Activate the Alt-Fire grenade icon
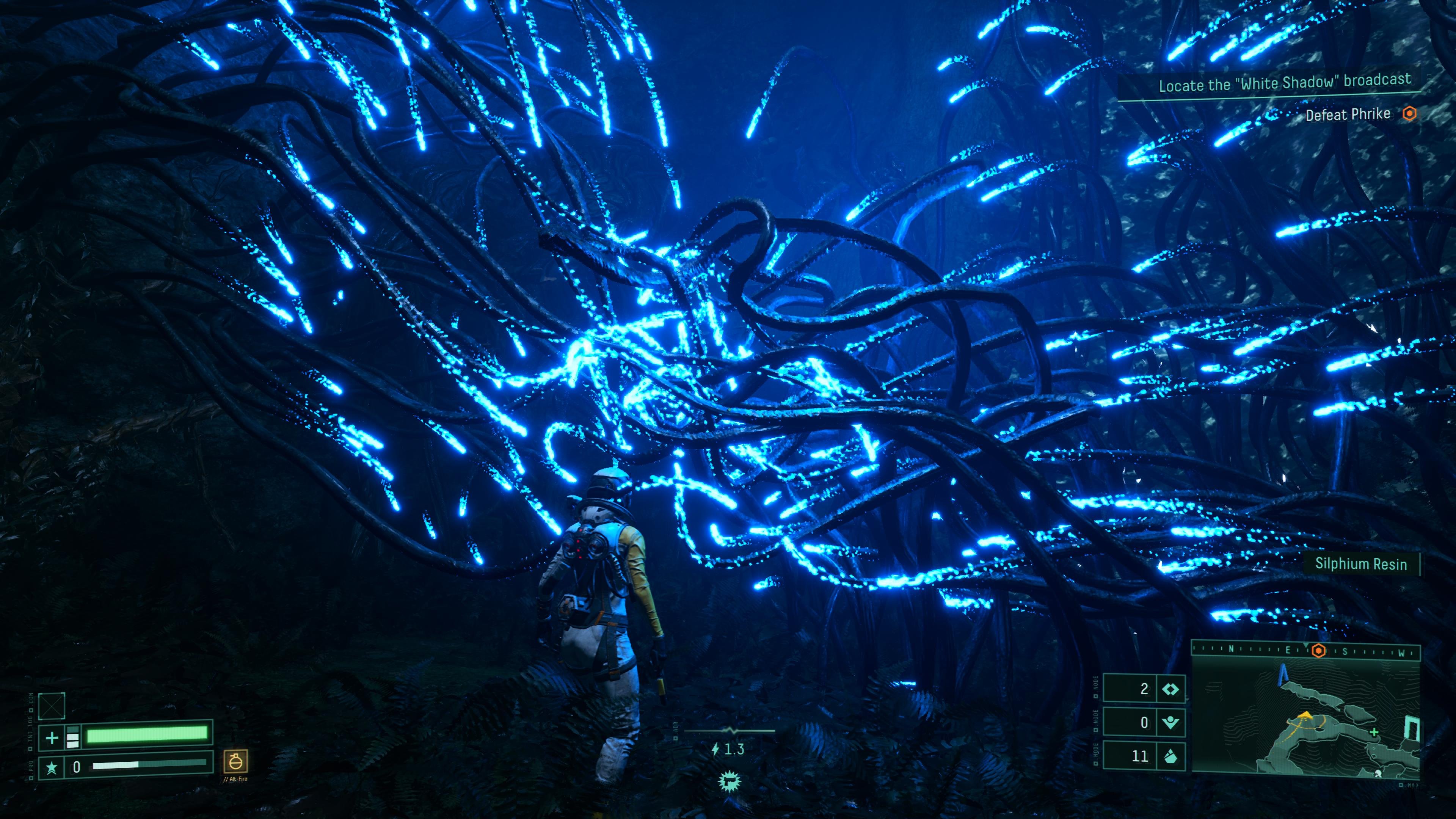 click(235, 761)
